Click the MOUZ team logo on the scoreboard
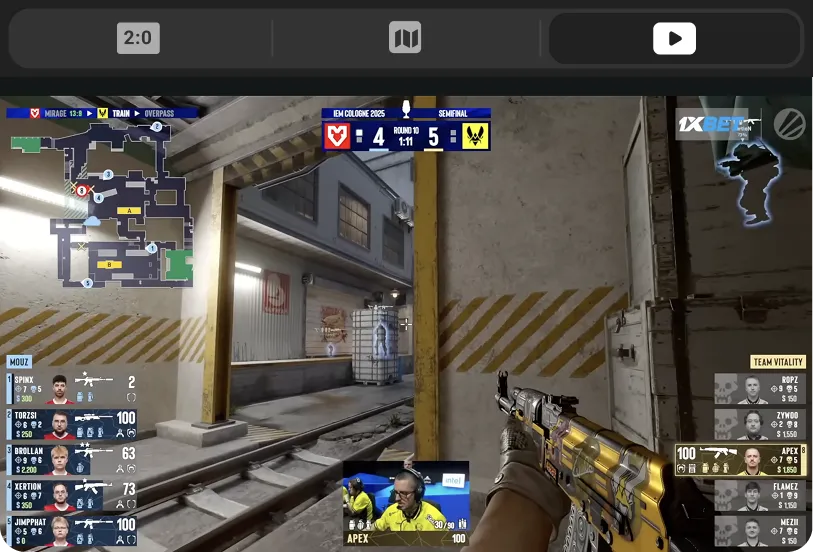The height and width of the screenshot is (552, 813). click(338, 136)
